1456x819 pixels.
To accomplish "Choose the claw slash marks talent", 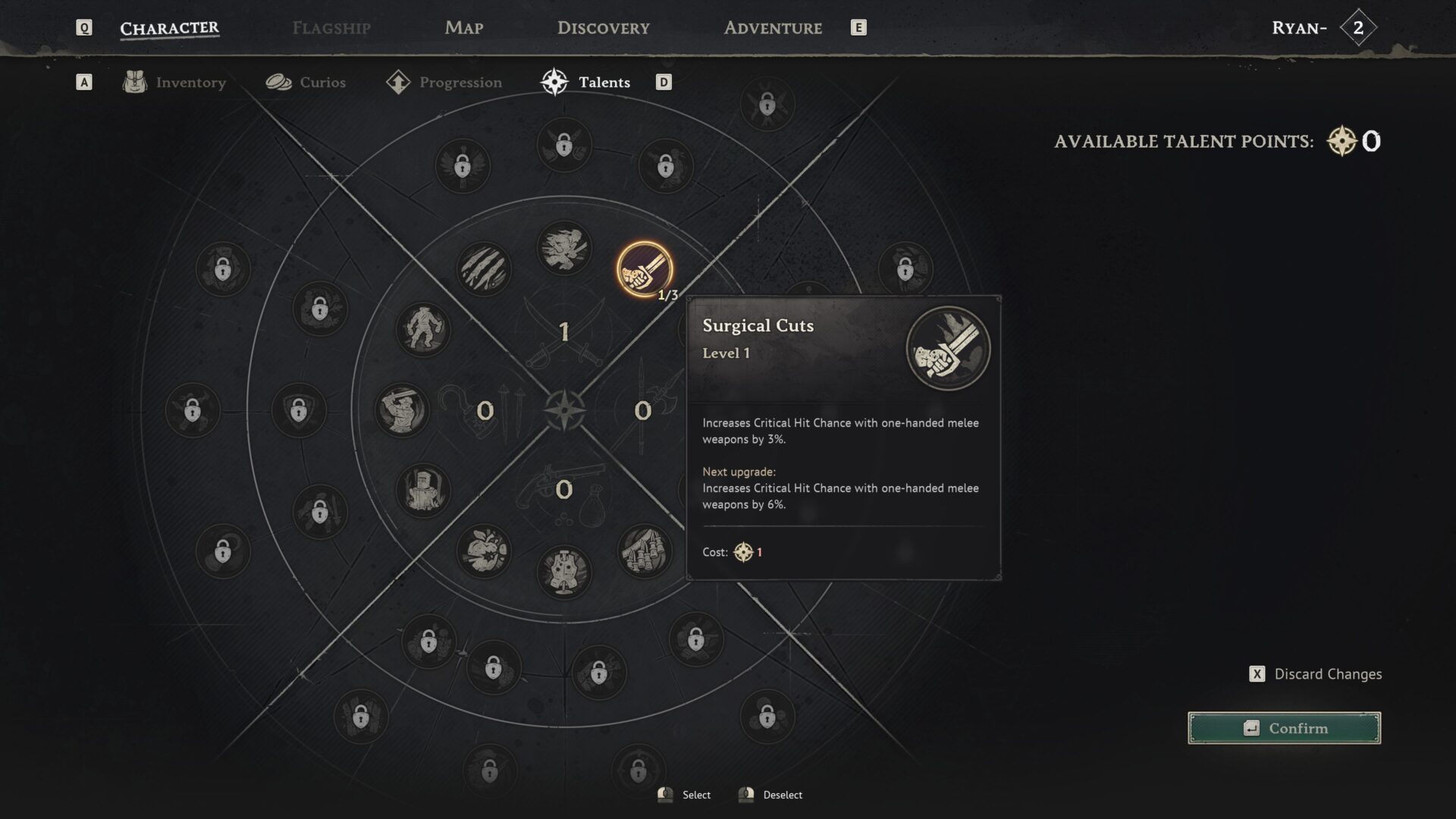I will point(484,269).
